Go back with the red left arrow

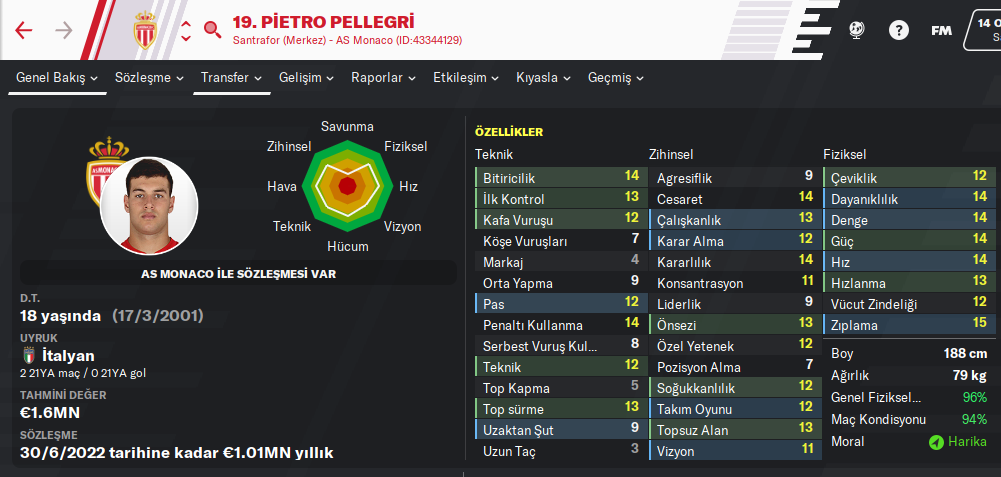[24, 30]
